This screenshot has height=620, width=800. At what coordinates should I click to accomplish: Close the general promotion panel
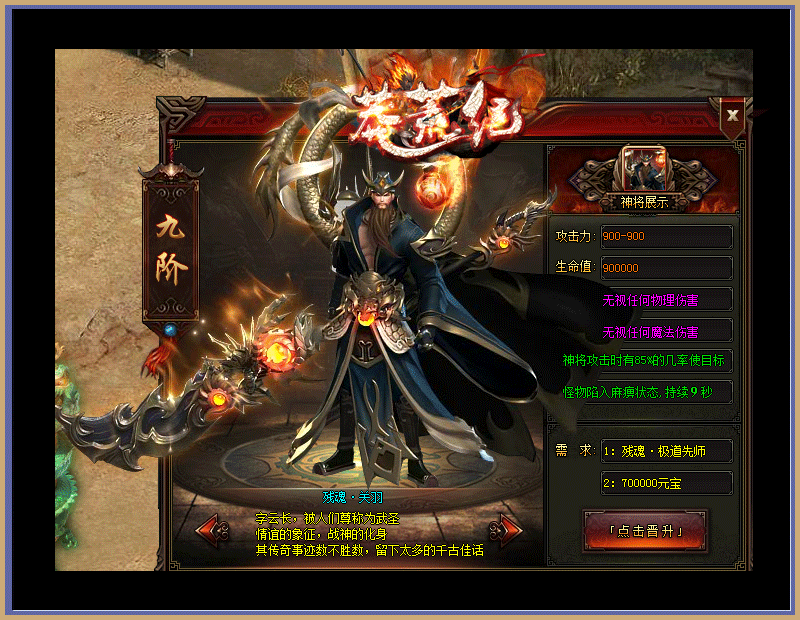point(733,115)
